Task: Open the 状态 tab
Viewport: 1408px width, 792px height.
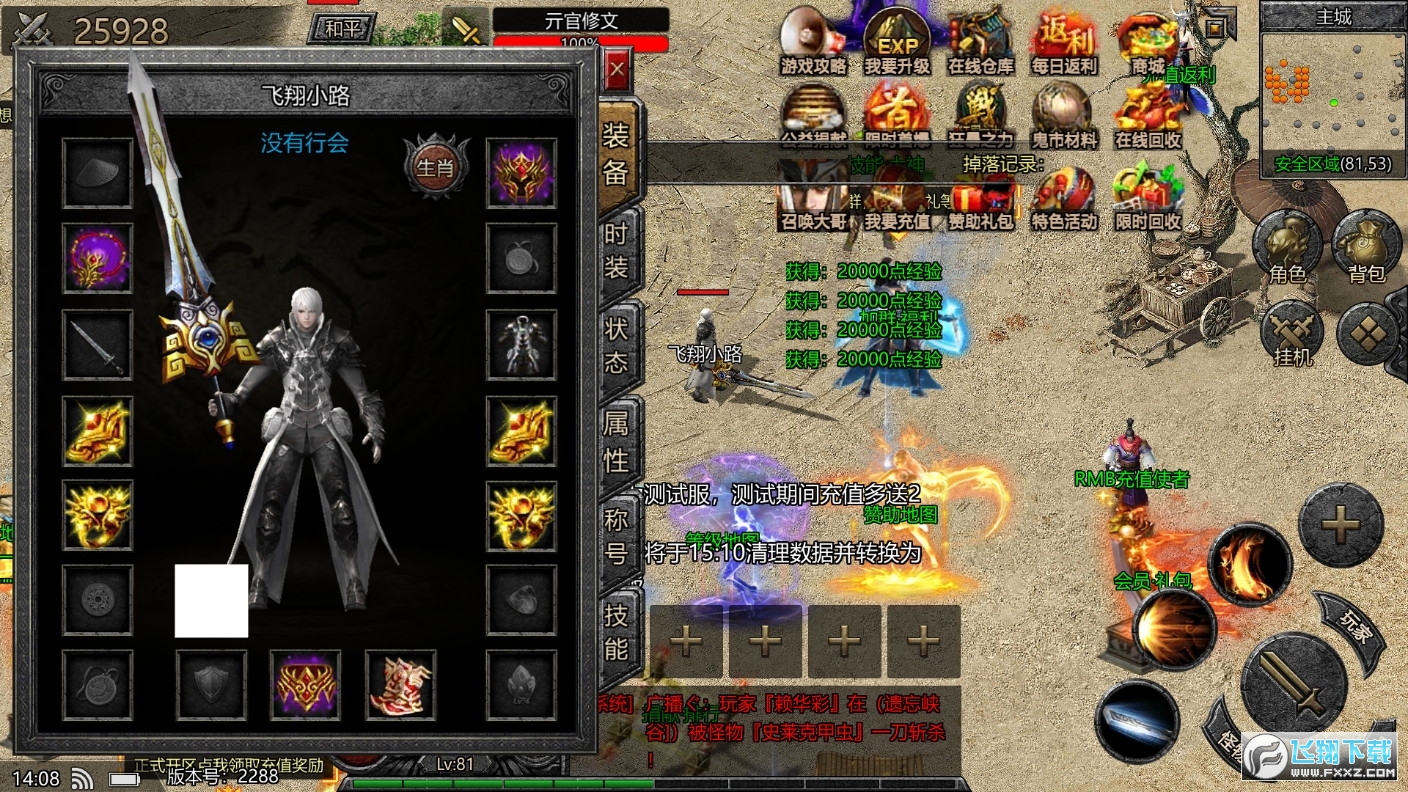Action: [617, 345]
